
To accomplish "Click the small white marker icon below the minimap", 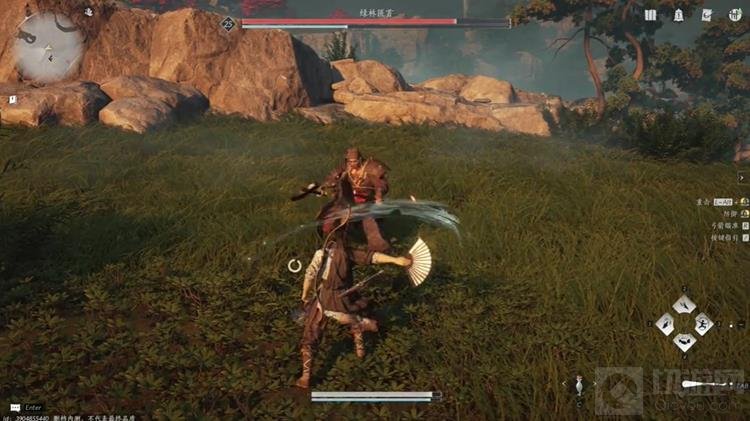I will click(x=12, y=100).
